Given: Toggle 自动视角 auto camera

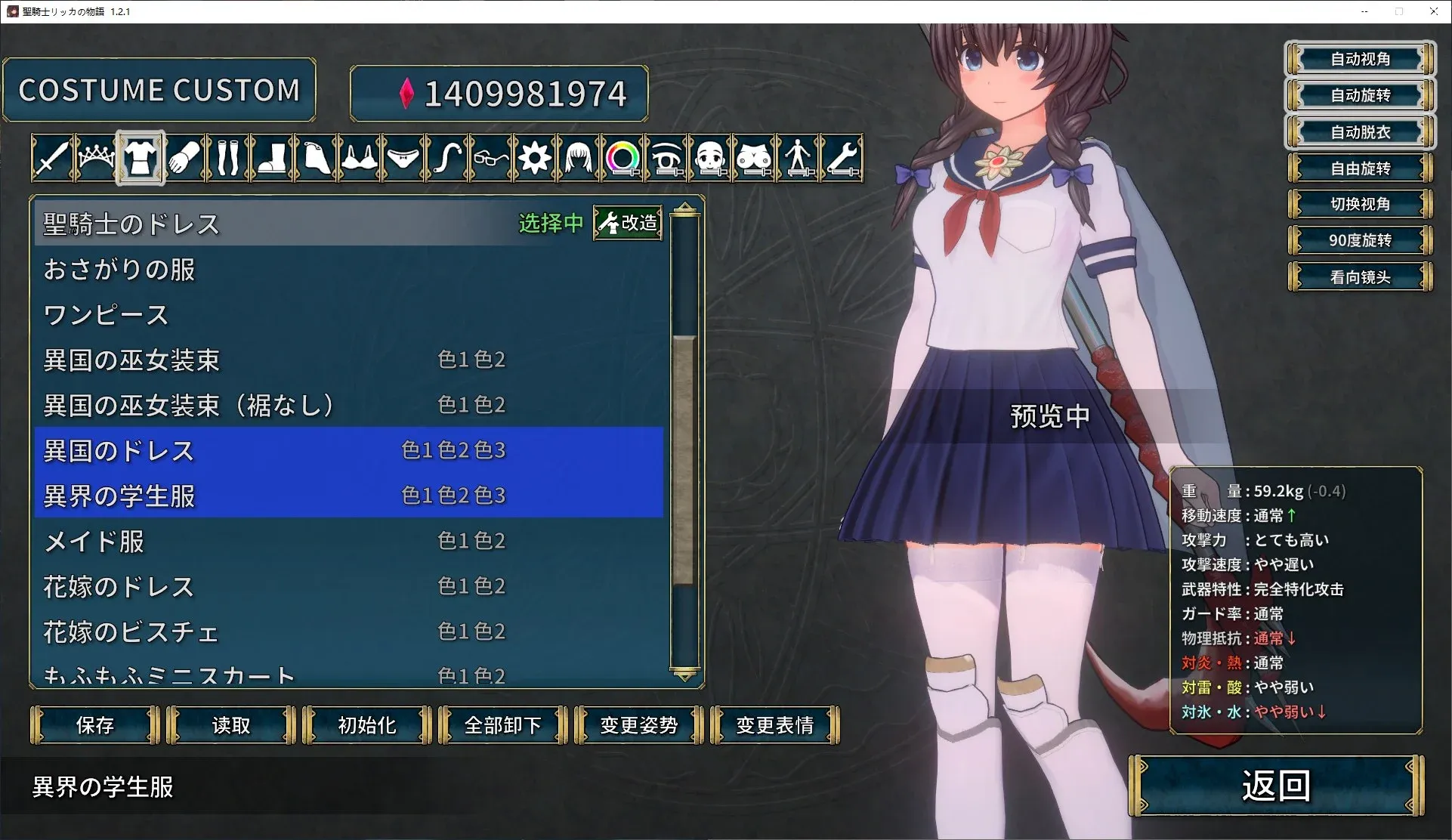Looking at the screenshot, I should pyautogui.click(x=1360, y=59).
